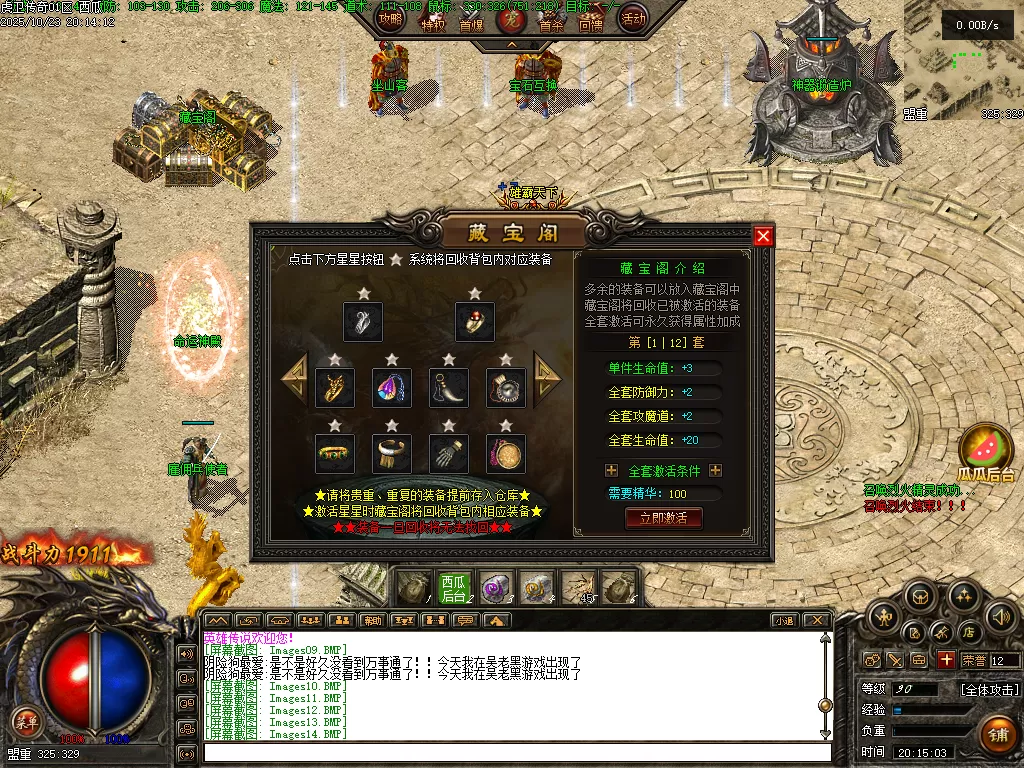Viewport: 1024px width, 768px height.
Task: Click the chat text input box
Action: (x=515, y=752)
